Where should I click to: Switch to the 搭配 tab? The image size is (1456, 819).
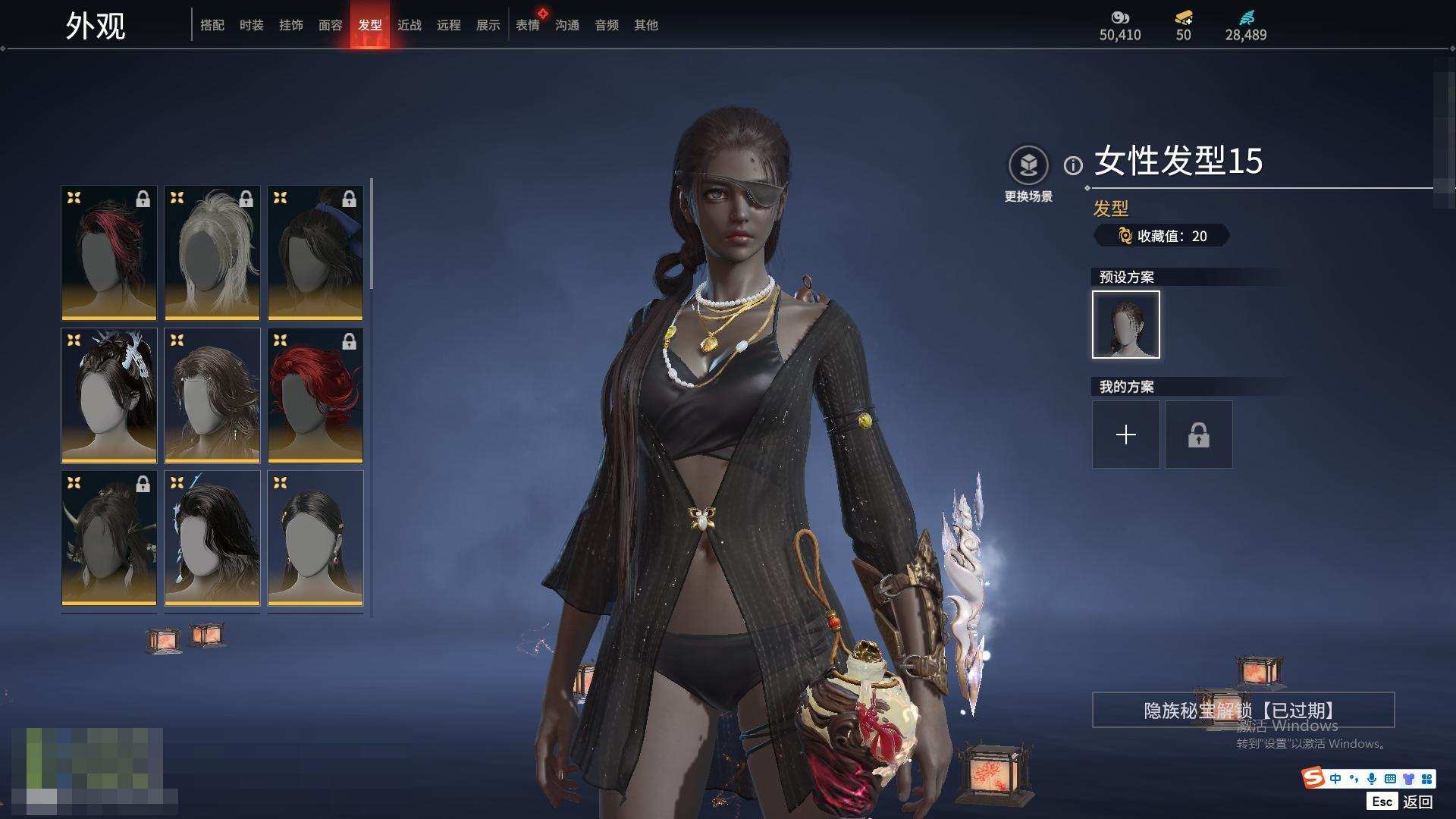coord(212,25)
